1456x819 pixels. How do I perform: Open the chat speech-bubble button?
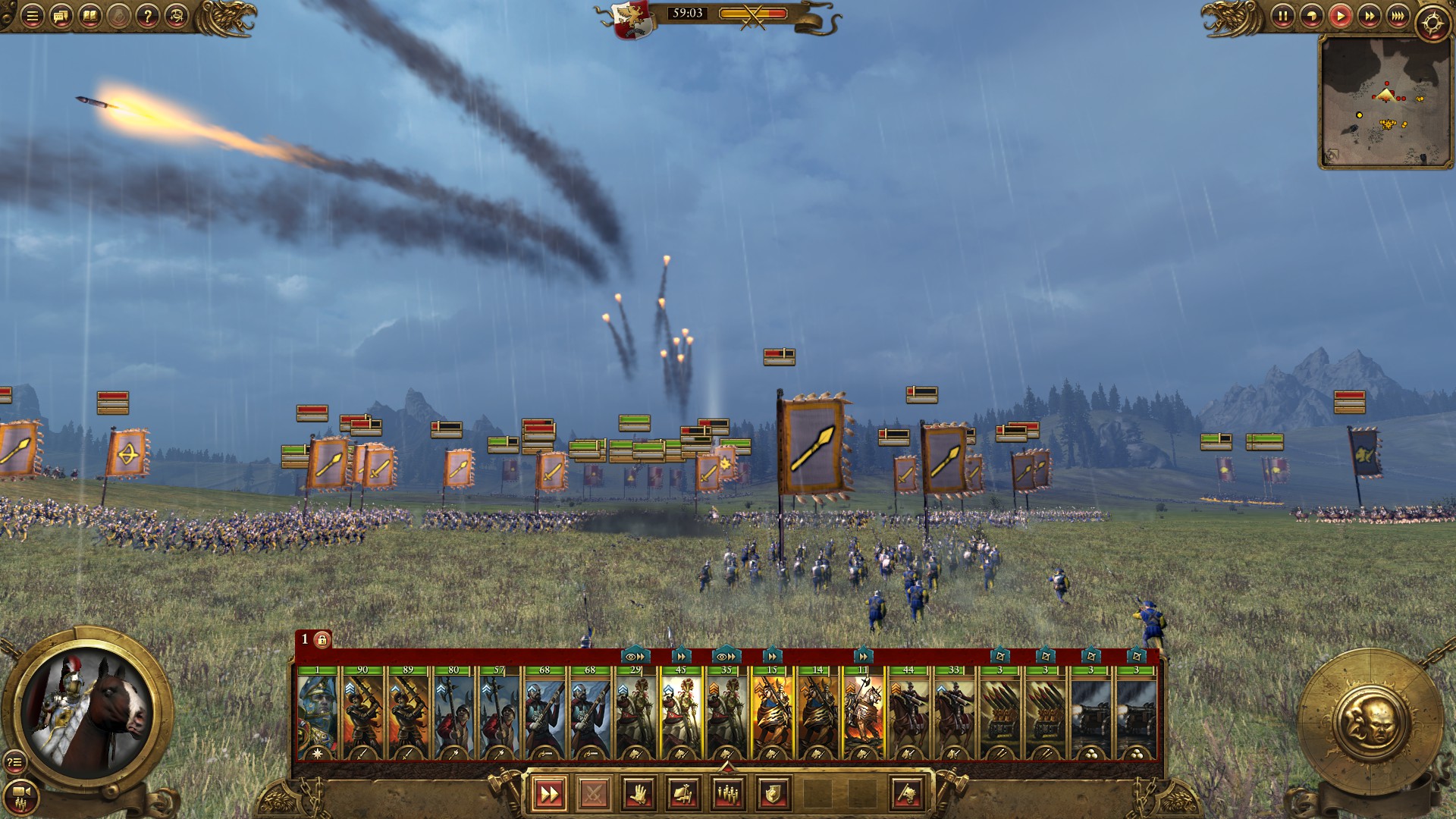pos(61,16)
